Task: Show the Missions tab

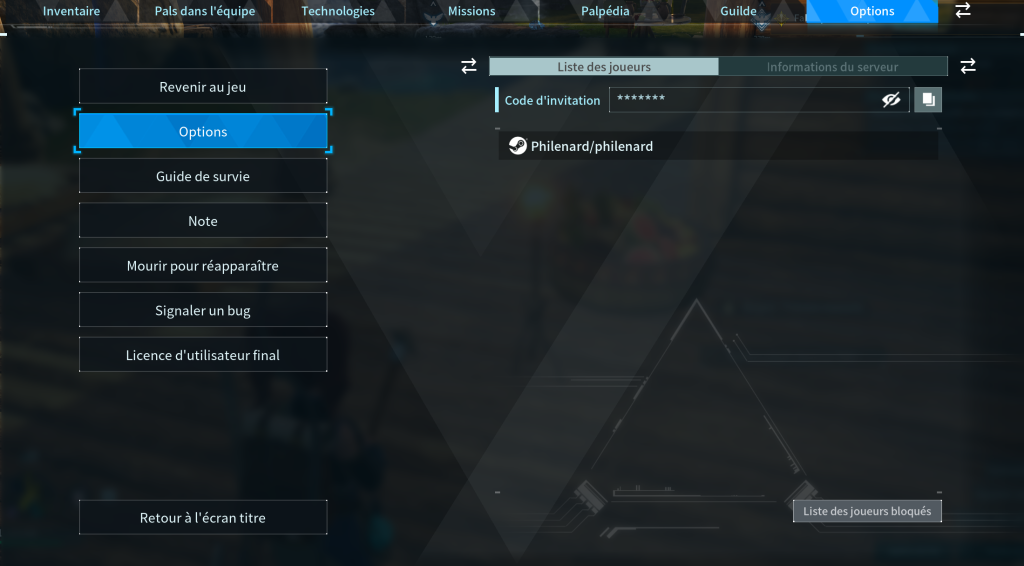Action: [x=472, y=12]
